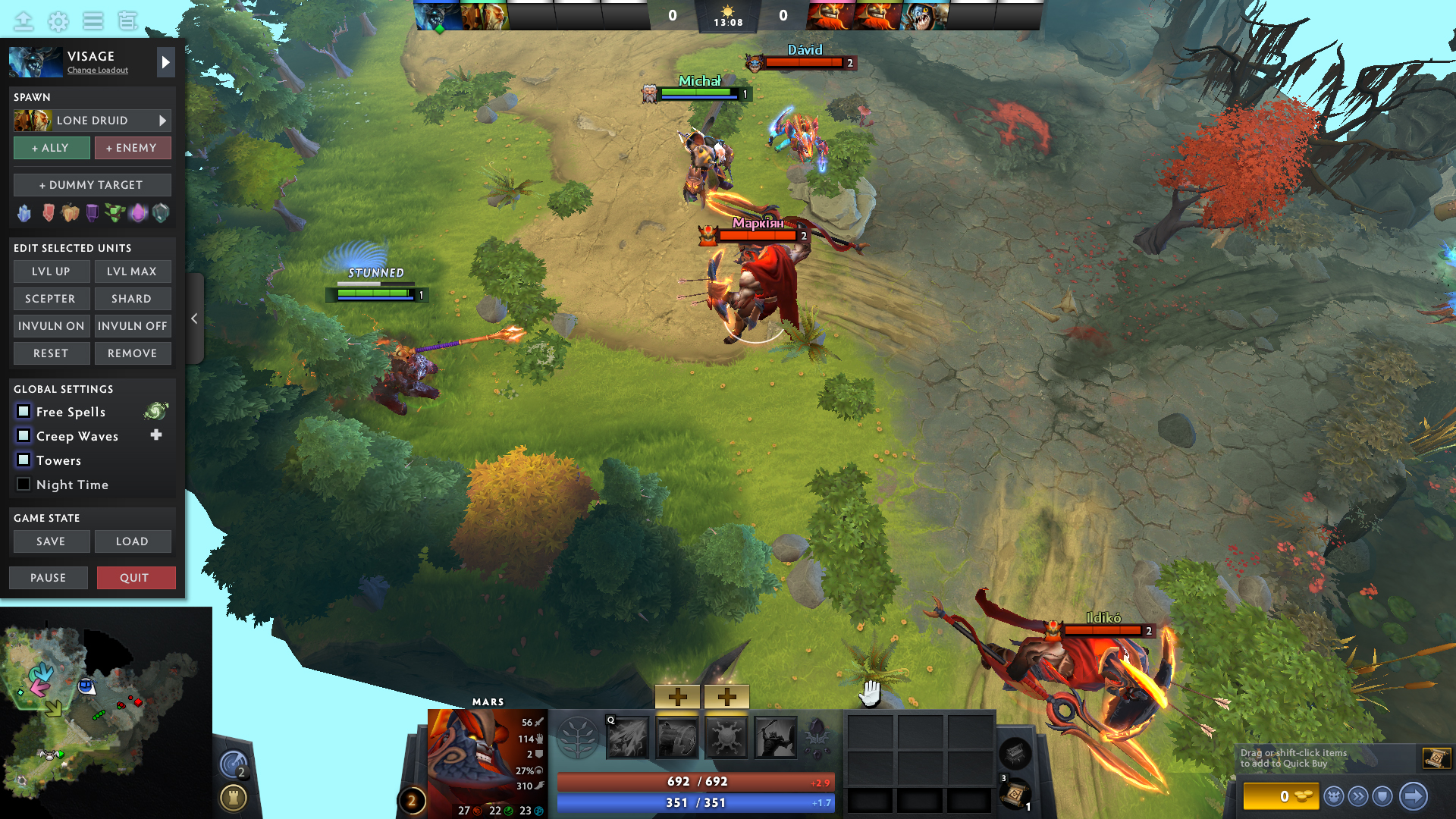Select Mars's Spear of Mars Q ability

point(627,736)
